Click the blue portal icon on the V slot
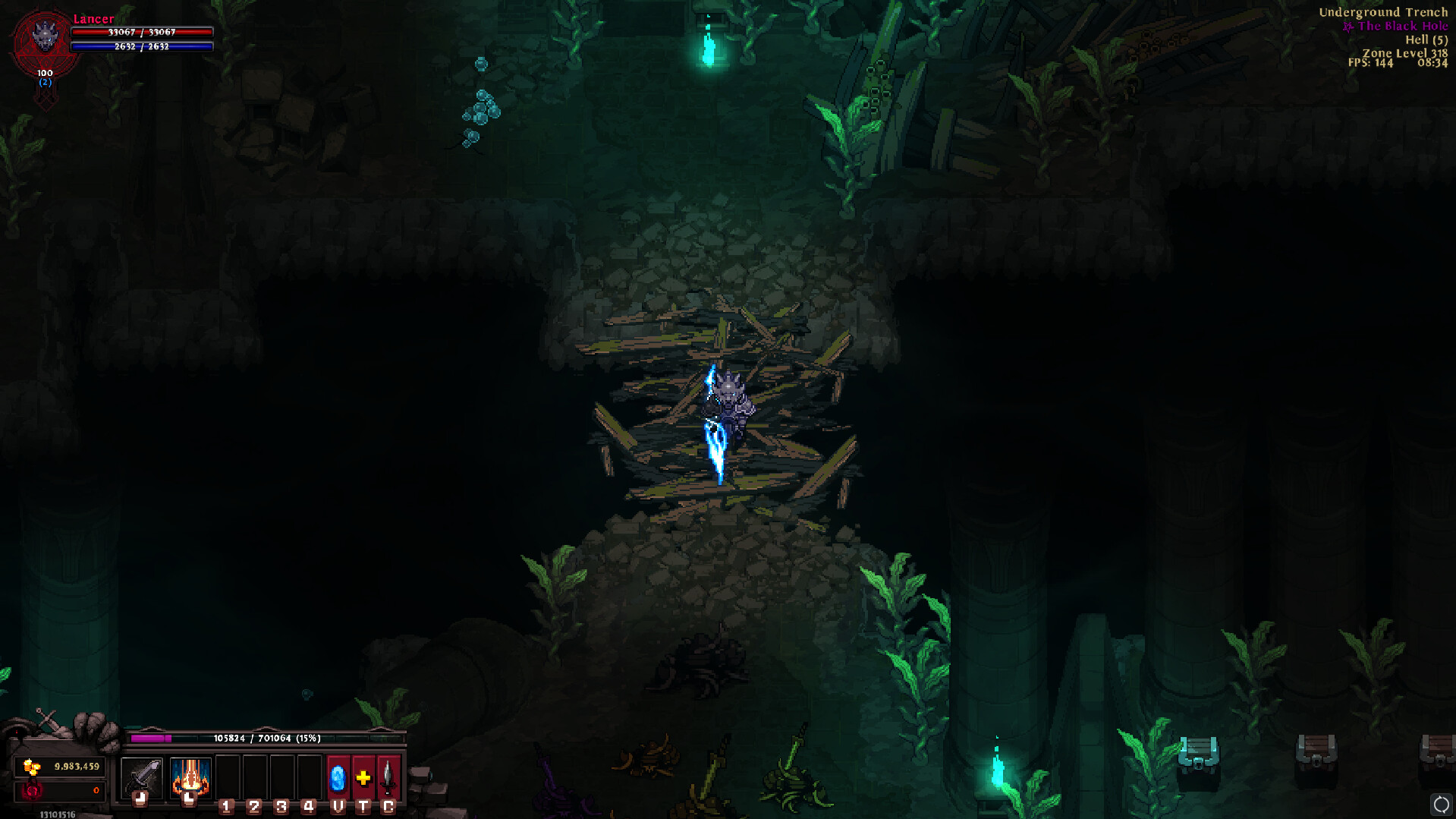The height and width of the screenshot is (819, 1456). pos(336,778)
